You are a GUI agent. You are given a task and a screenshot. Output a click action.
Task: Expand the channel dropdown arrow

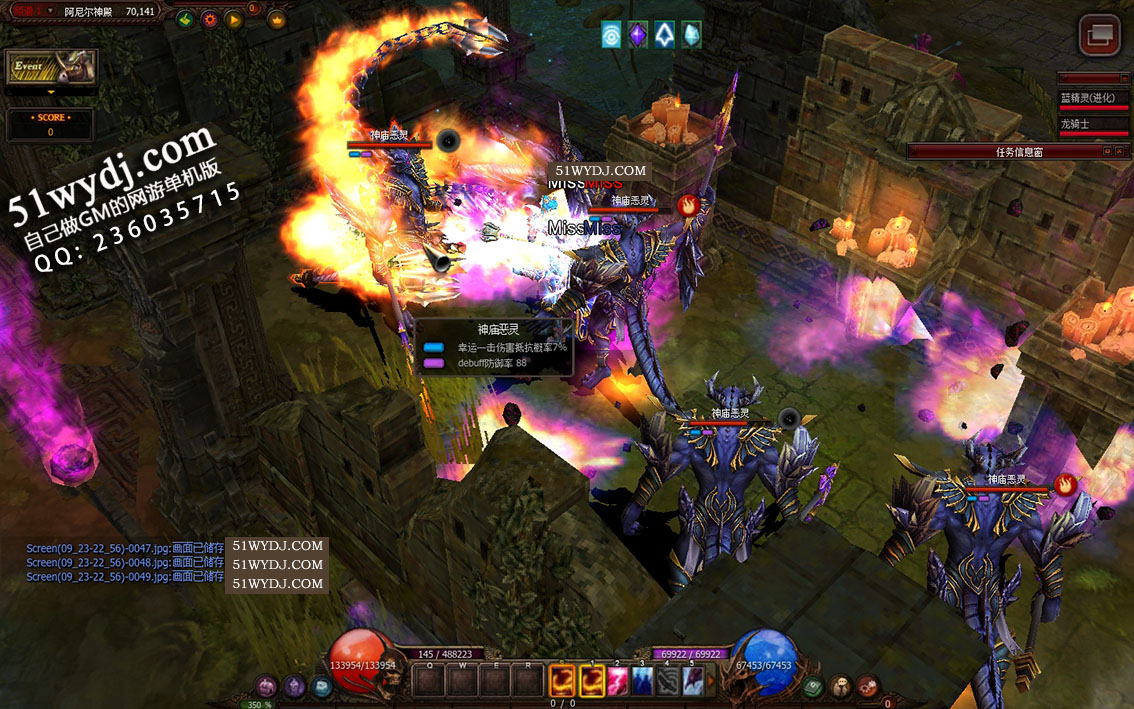click(x=50, y=11)
